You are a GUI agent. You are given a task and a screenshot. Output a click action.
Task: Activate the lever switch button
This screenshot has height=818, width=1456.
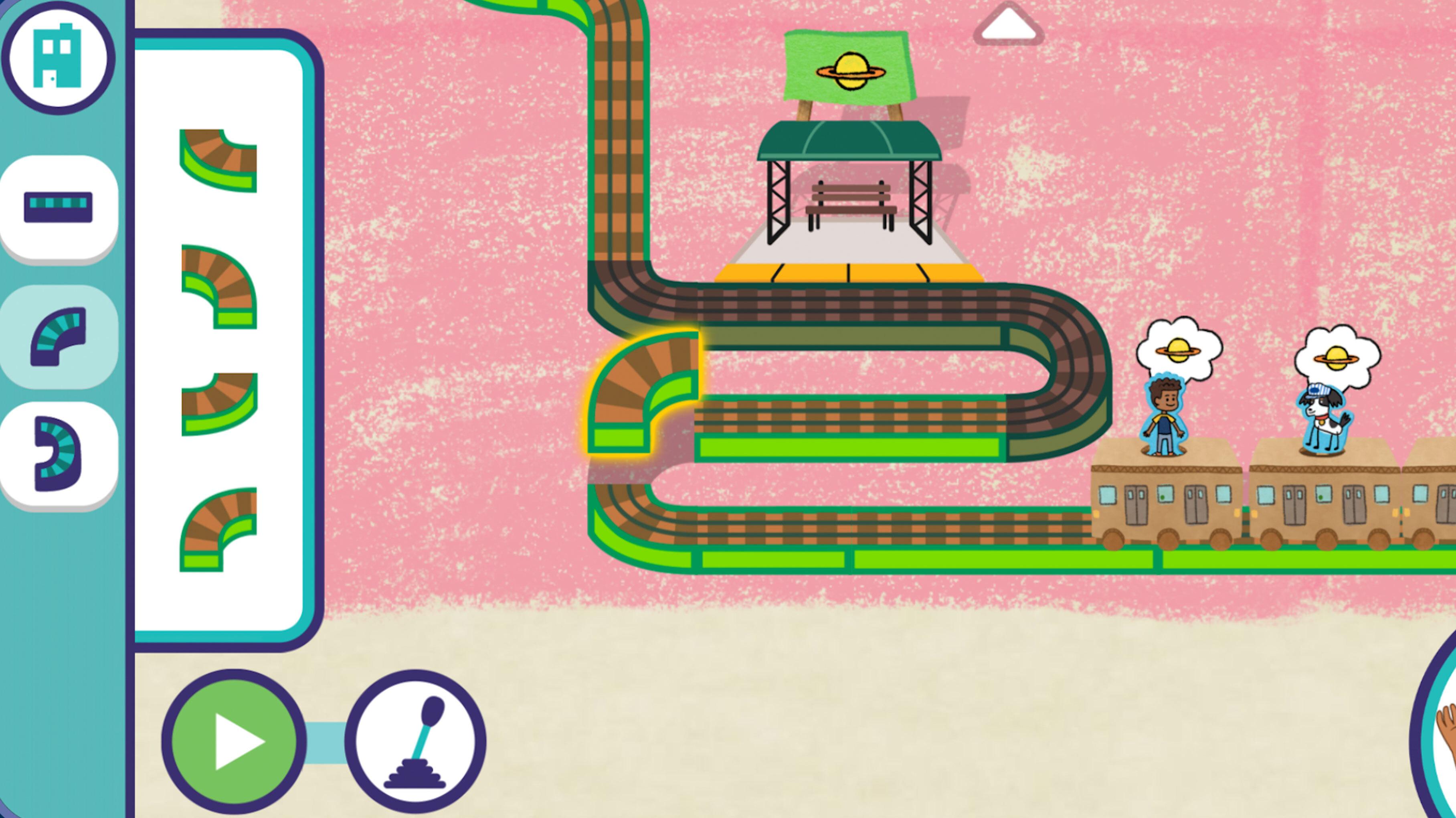click(x=415, y=742)
